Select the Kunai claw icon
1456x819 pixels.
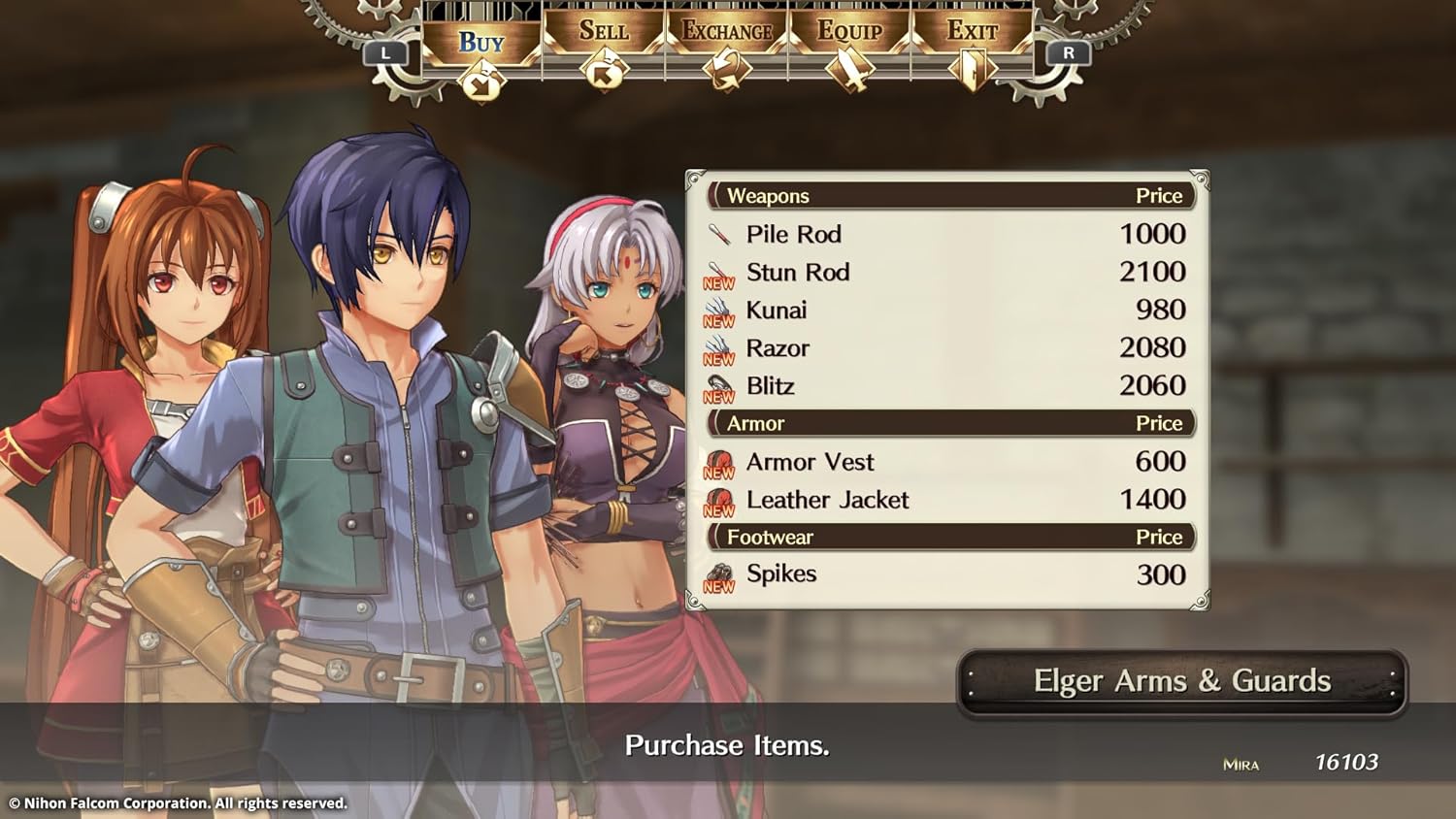pyautogui.click(x=718, y=308)
